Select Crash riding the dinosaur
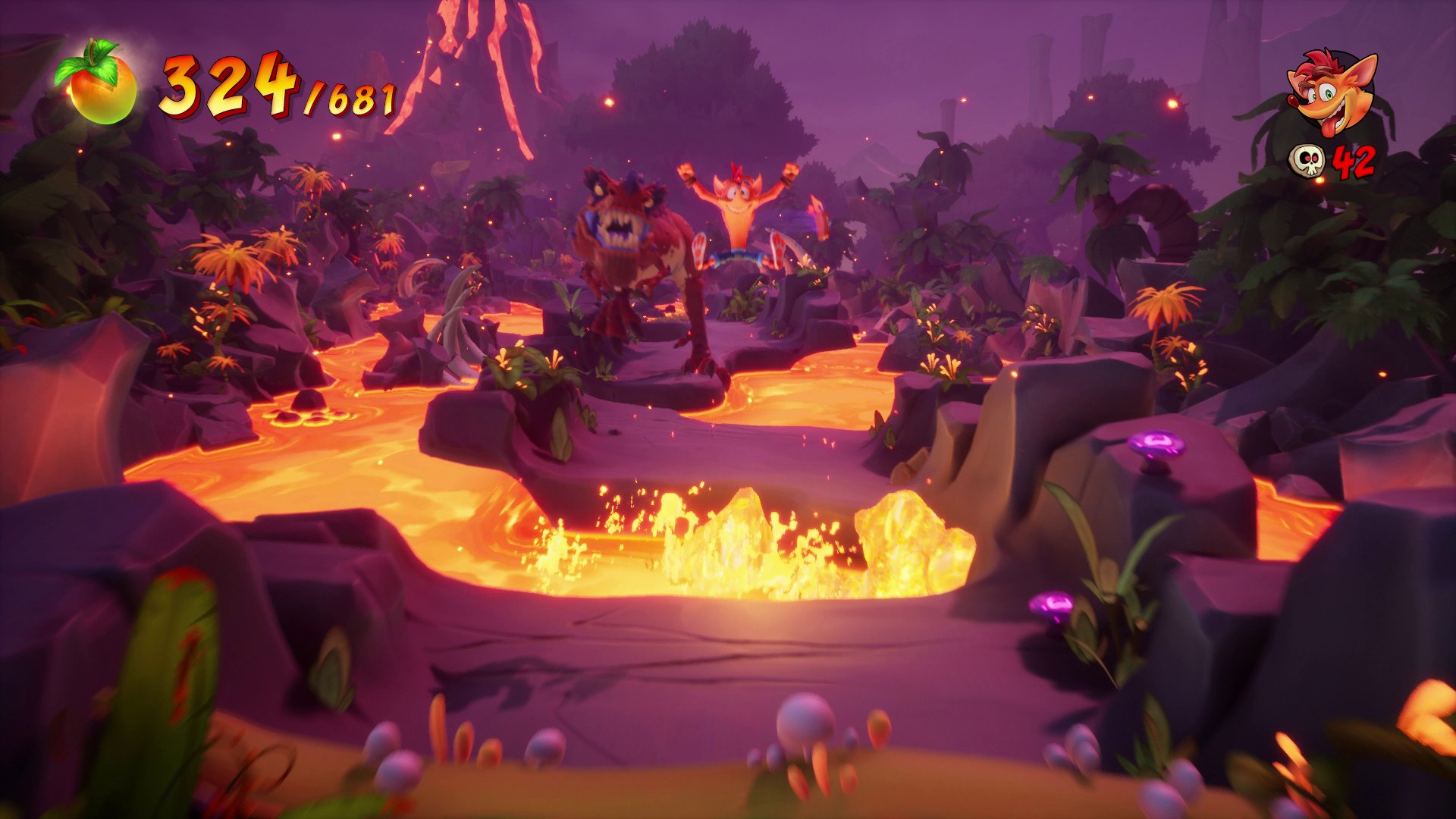 click(739, 212)
